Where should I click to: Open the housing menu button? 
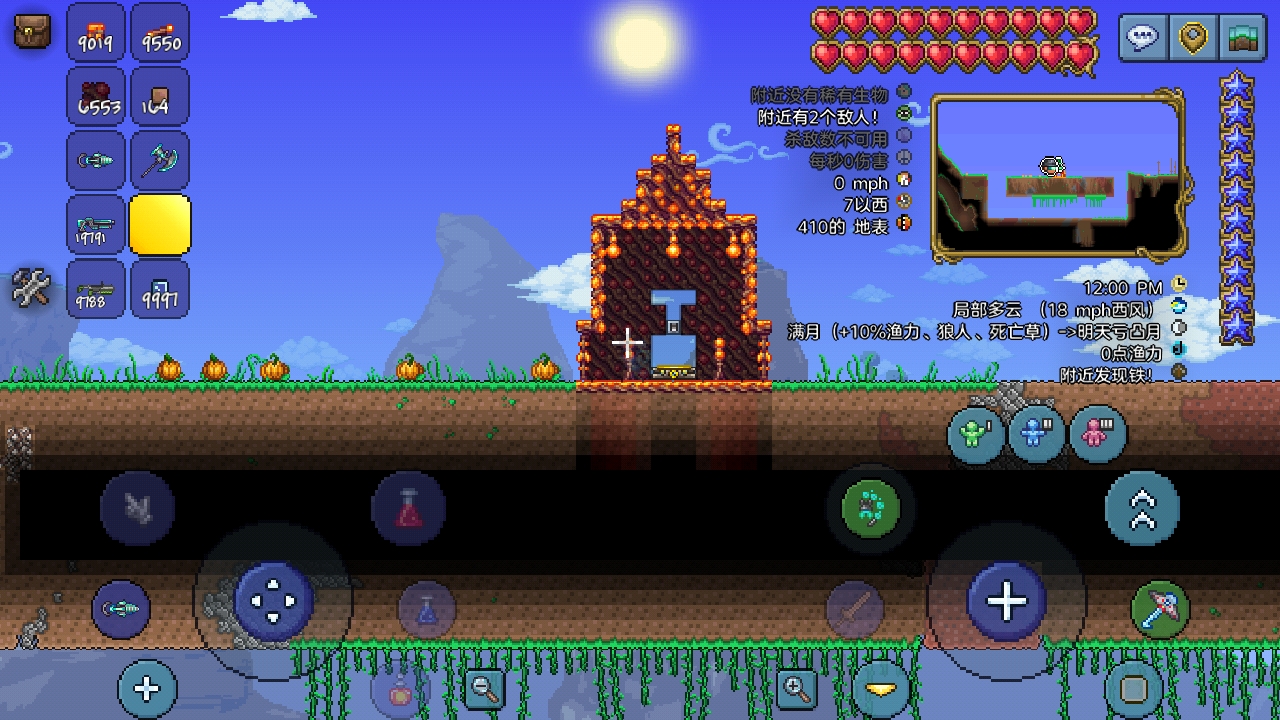[1241, 38]
